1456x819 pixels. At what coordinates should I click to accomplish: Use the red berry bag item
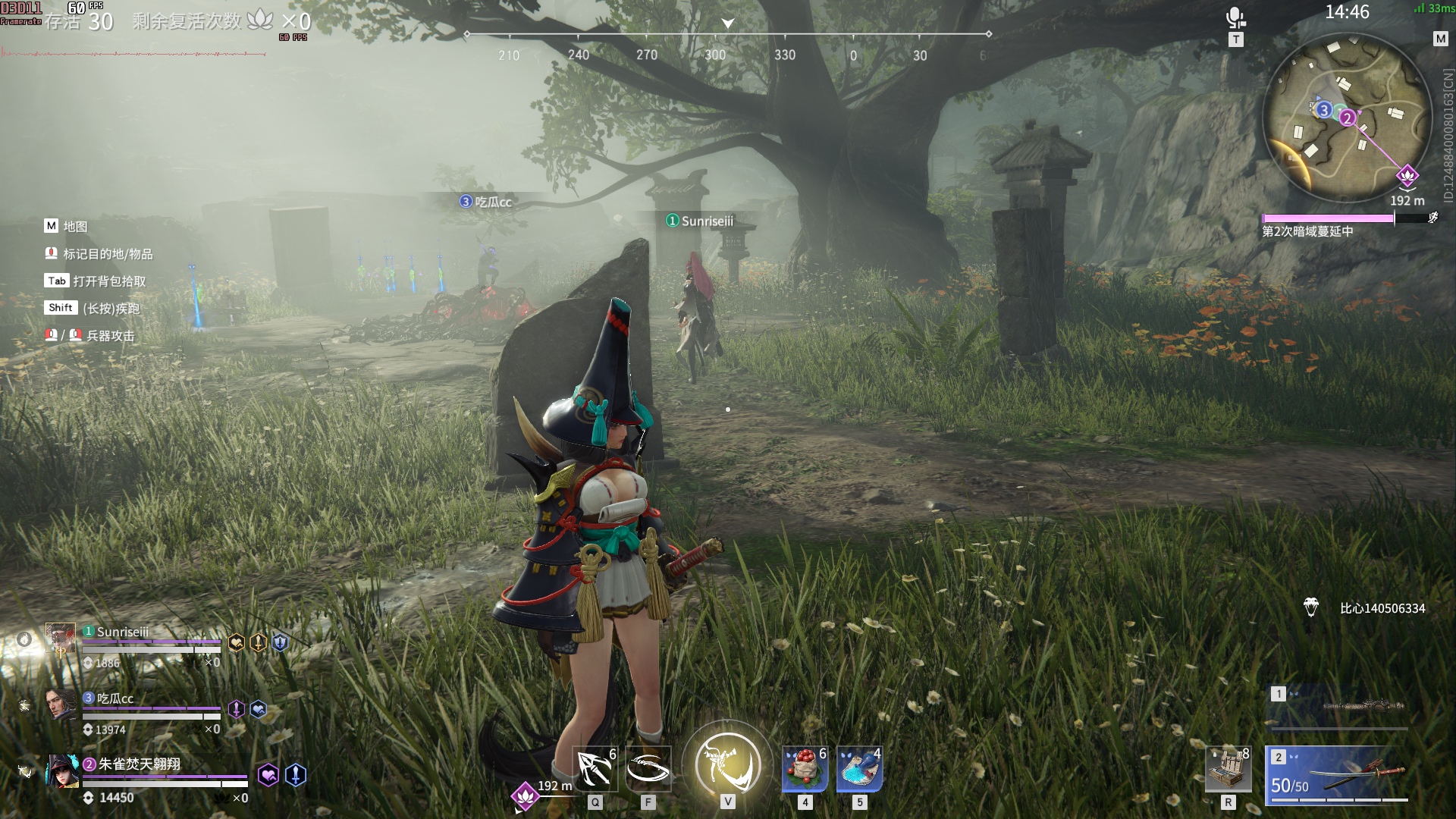[805, 769]
